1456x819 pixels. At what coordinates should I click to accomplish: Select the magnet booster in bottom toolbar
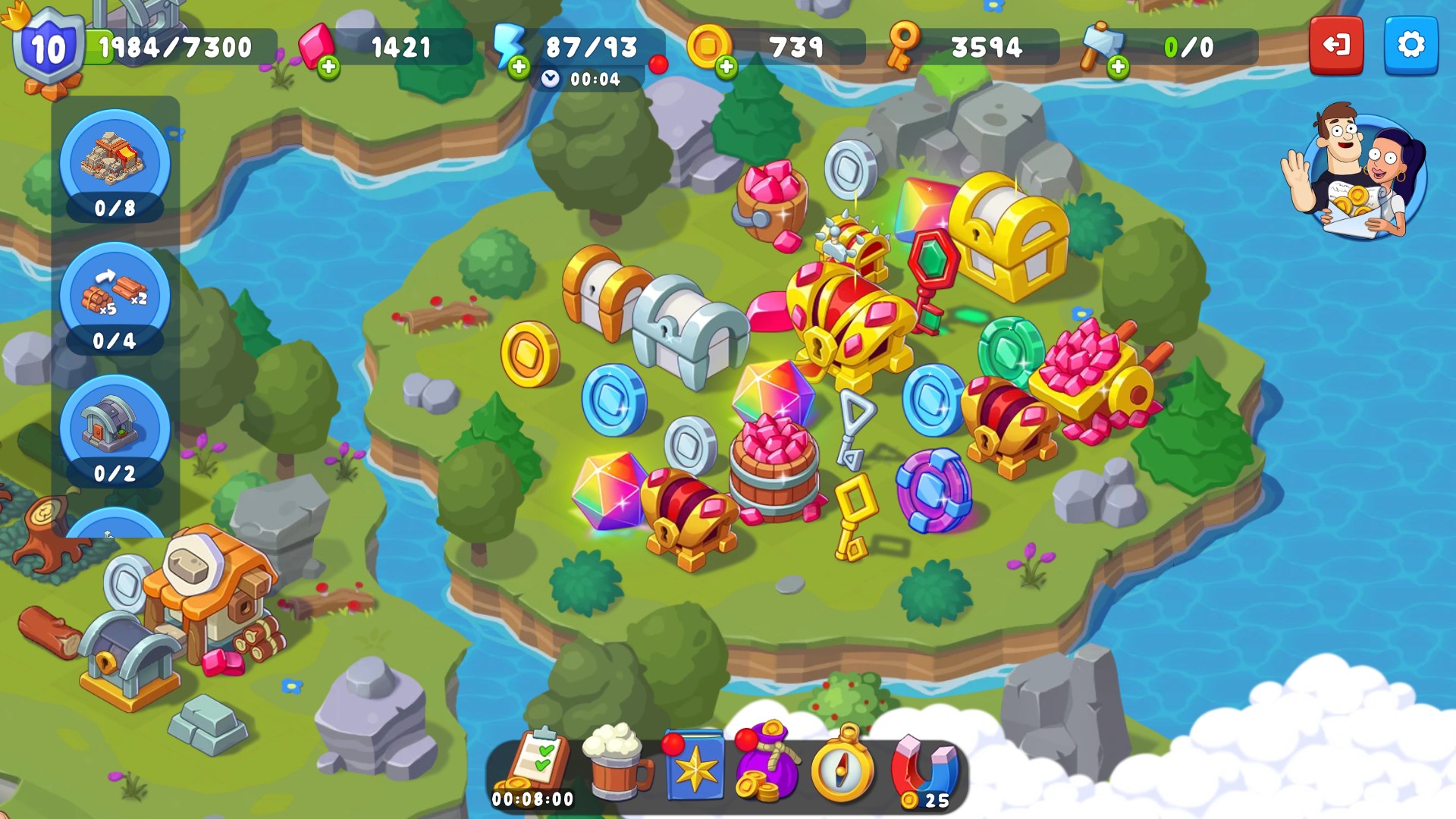924,767
